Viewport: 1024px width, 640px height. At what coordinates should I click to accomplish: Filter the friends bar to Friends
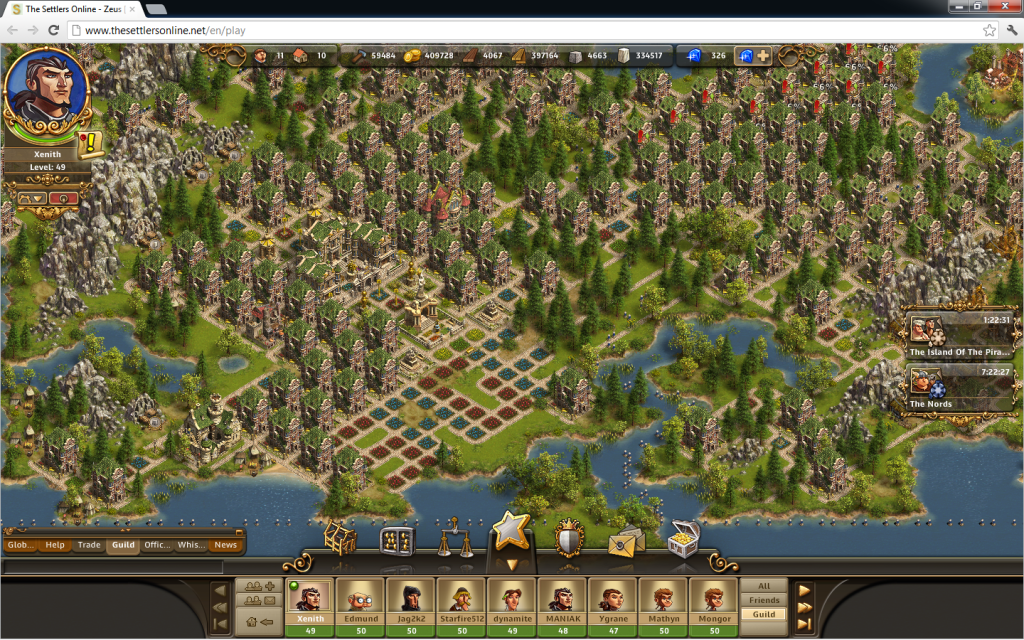[x=764, y=600]
